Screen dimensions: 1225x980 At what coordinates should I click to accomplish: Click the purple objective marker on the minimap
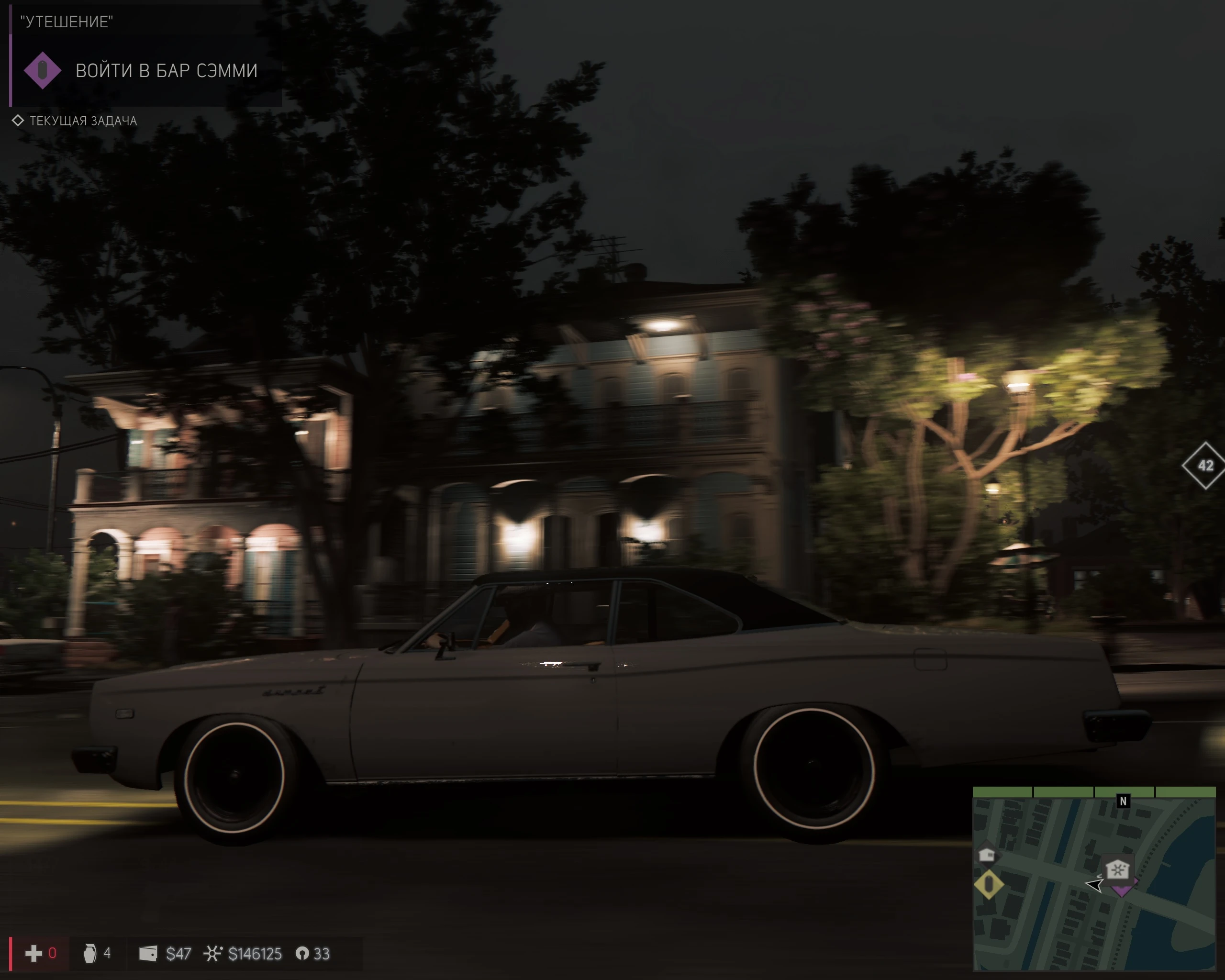[1123, 890]
